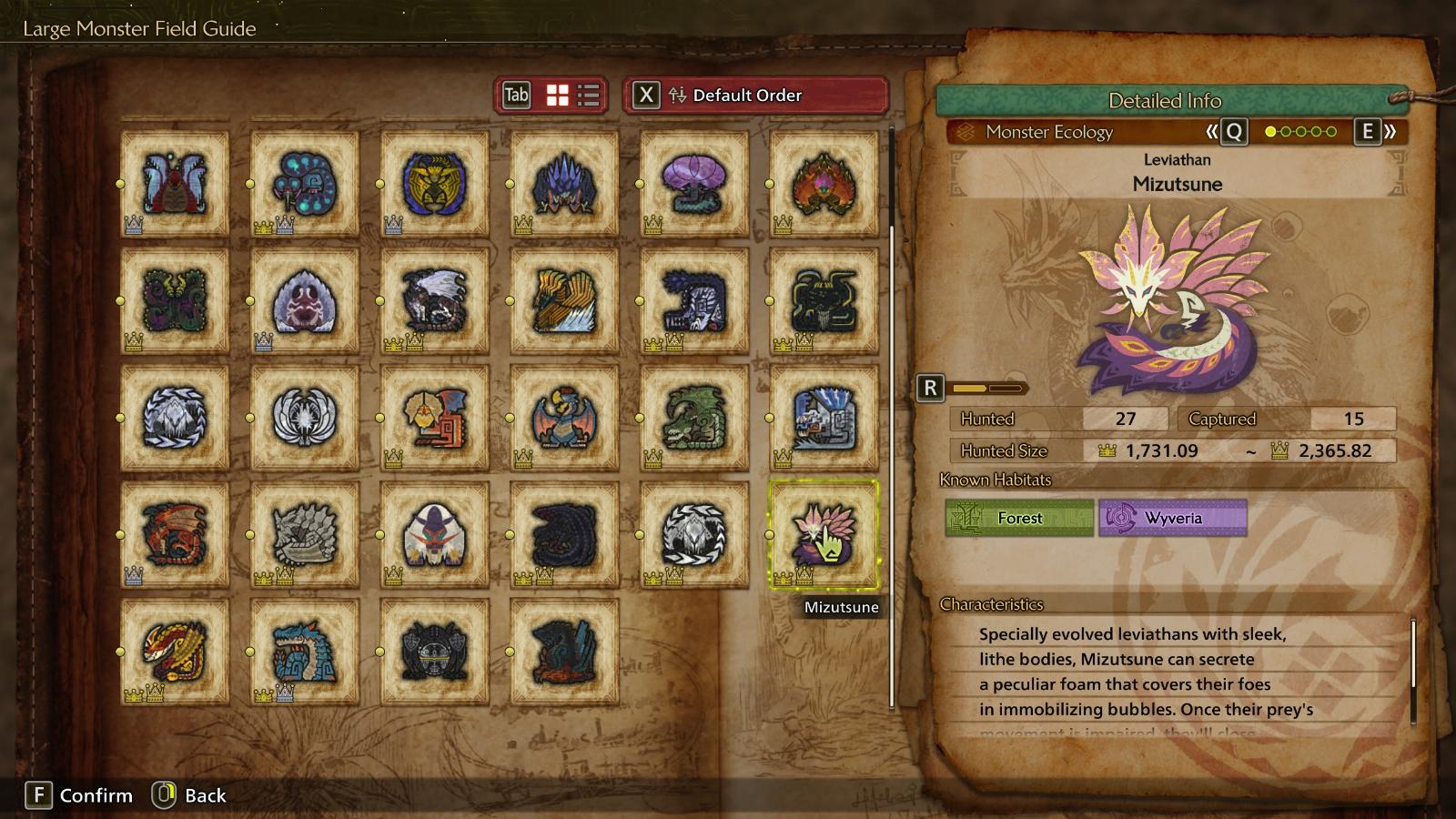Click the Forest habitat tag

pos(1019,518)
